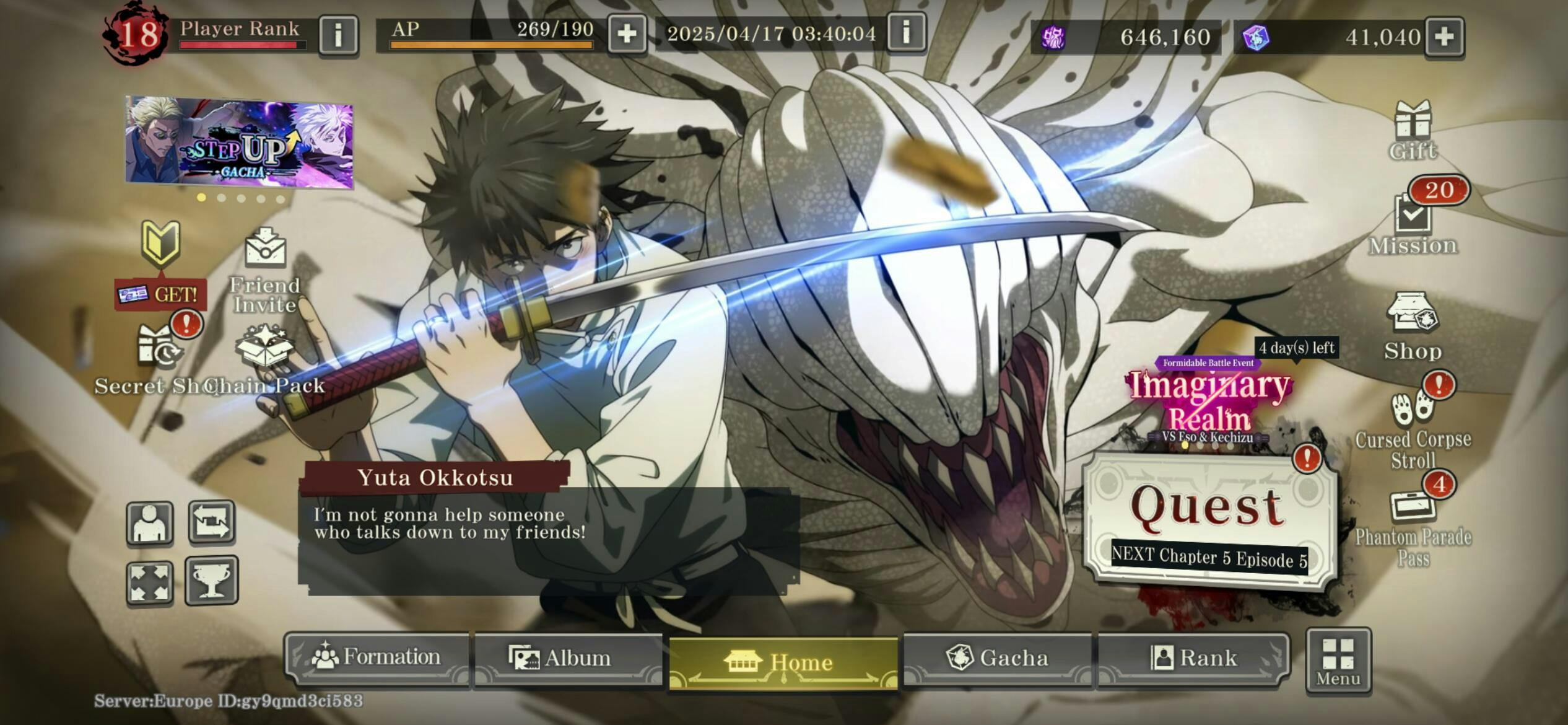Switch to the Formation tab
Screen dimensions: 1568x725
pyautogui.click(x=377, y=658)
